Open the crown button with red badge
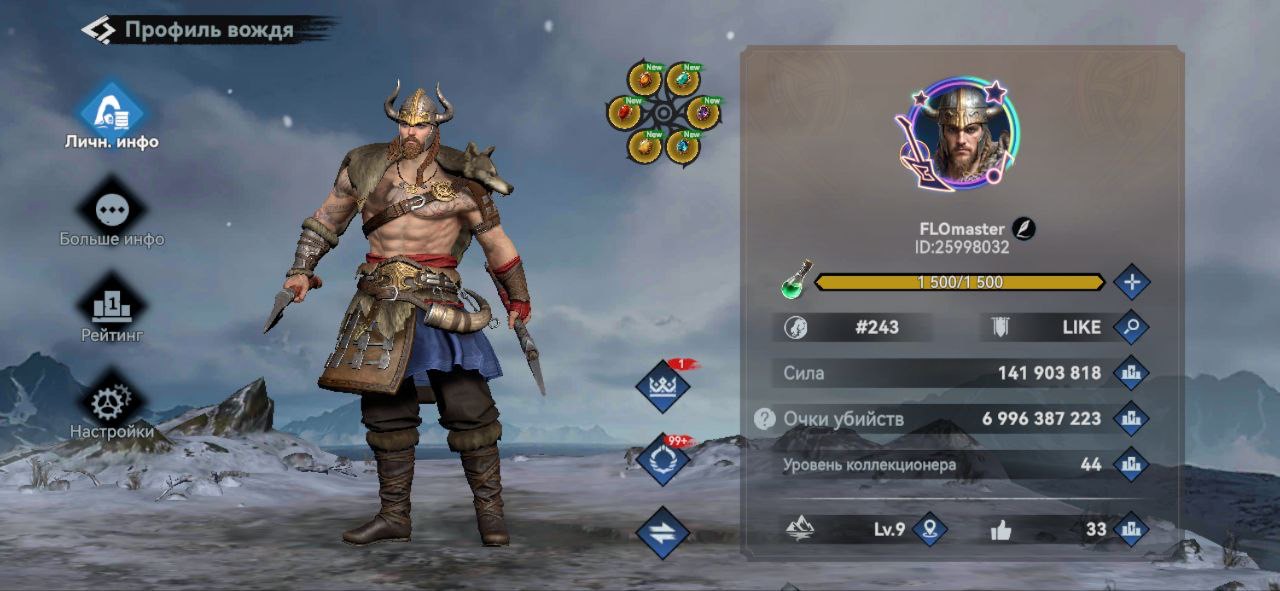Viewport: 1280px width, 591px height. click(x=663, y=387)
